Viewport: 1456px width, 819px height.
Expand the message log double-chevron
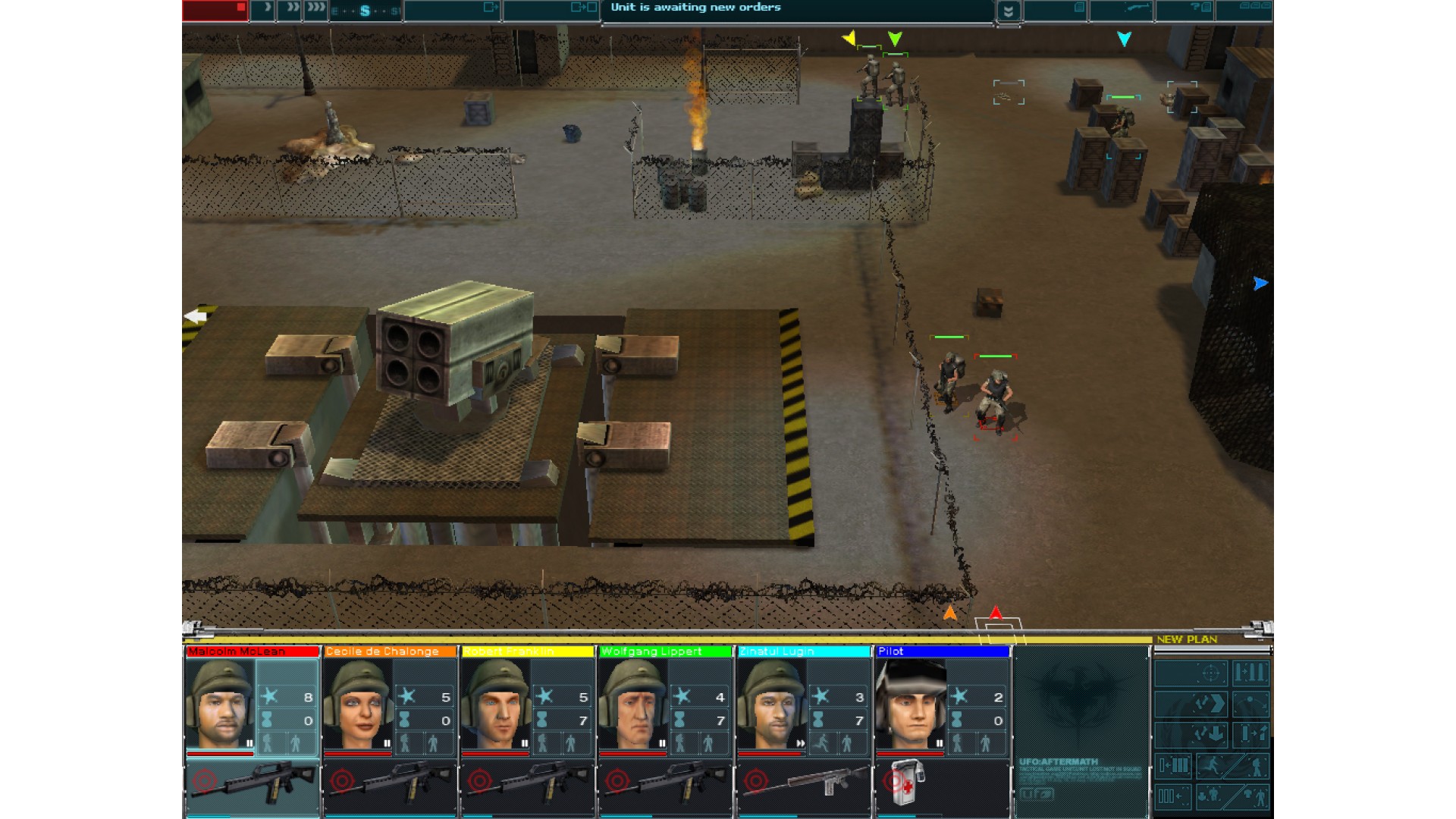click(1008, 11)
